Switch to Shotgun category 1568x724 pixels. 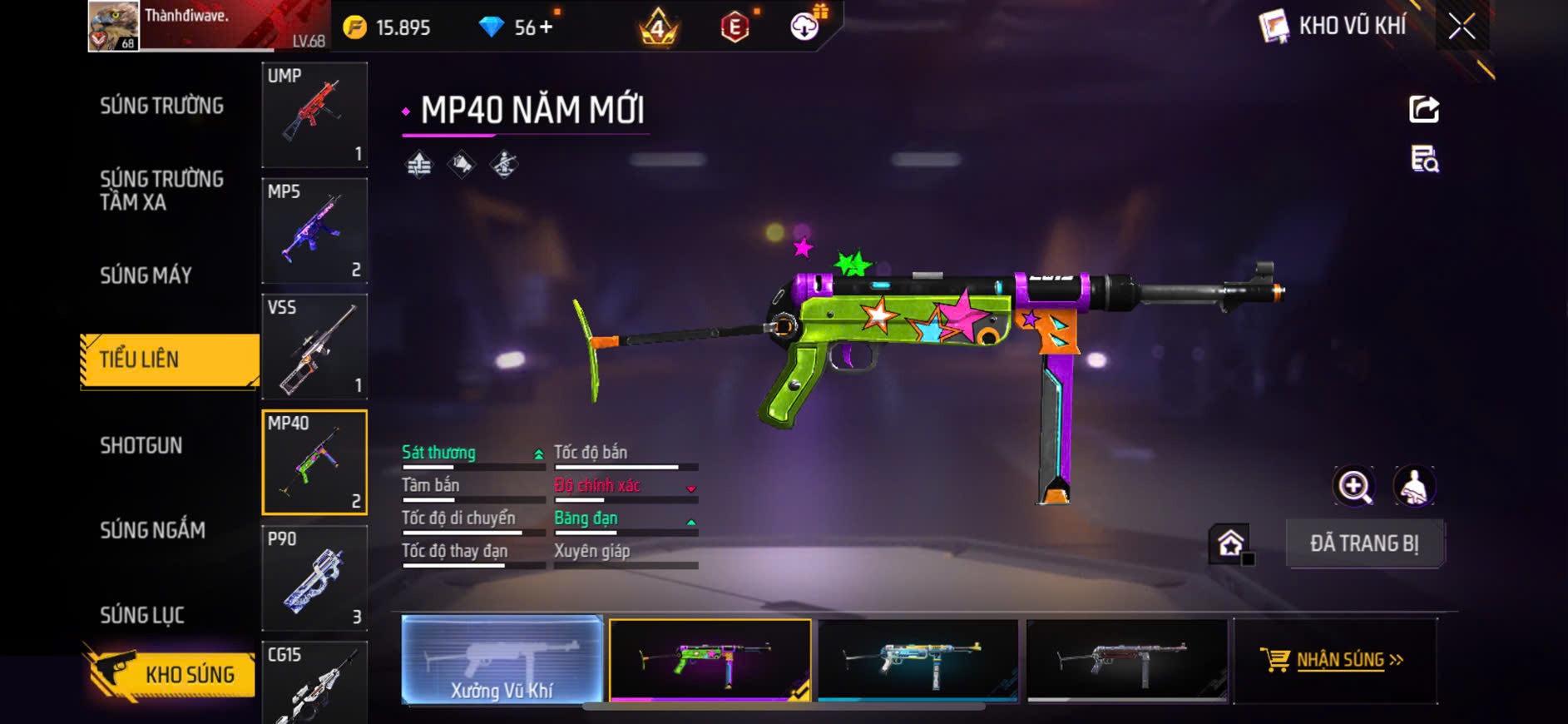click(141, 445)
